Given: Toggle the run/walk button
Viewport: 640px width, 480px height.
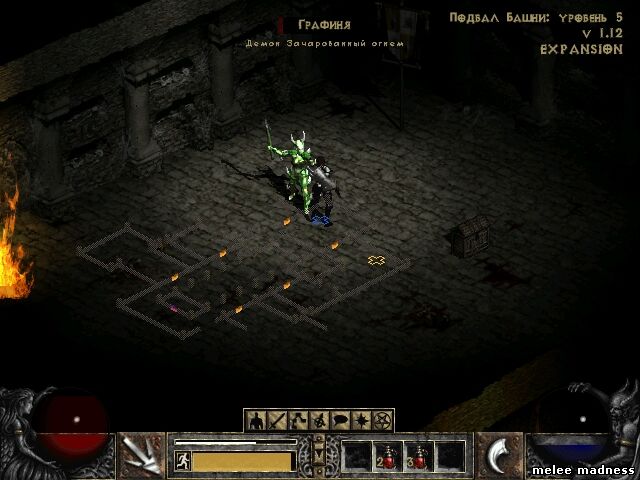Looking at the screenshot, I should pyautogui.click(x=183, y=460).
